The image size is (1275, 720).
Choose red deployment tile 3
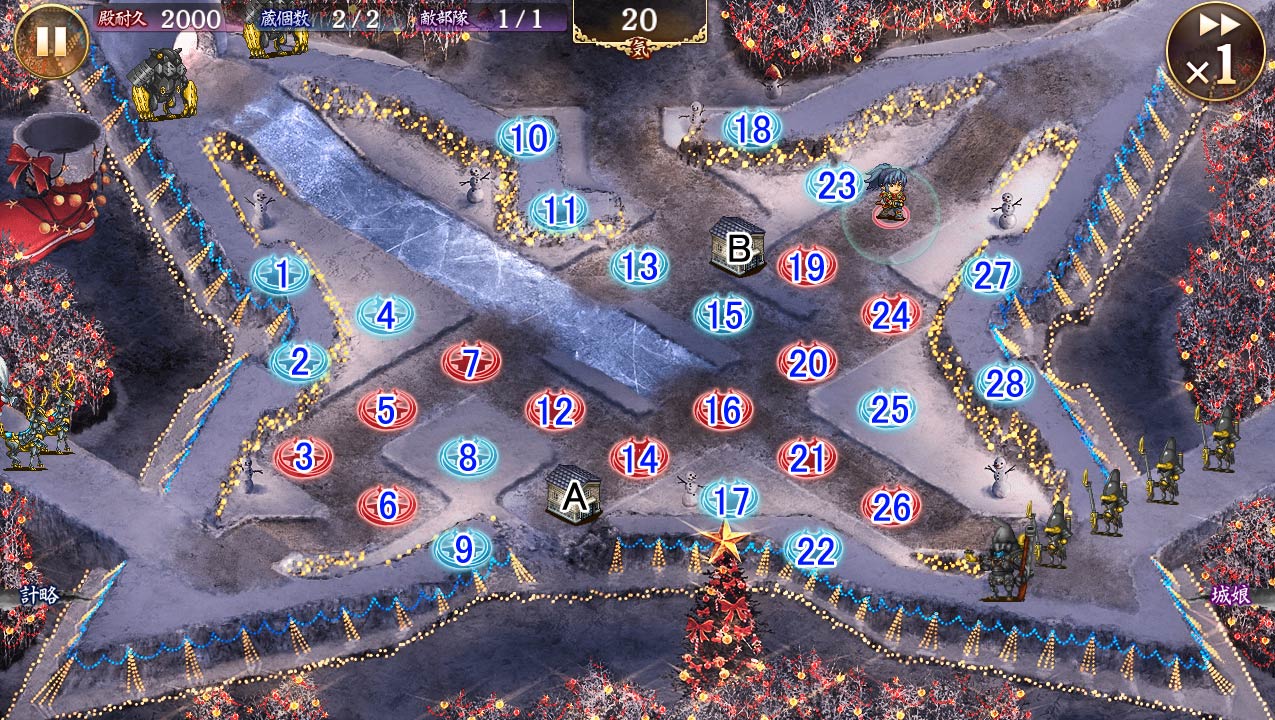point(303,457)
